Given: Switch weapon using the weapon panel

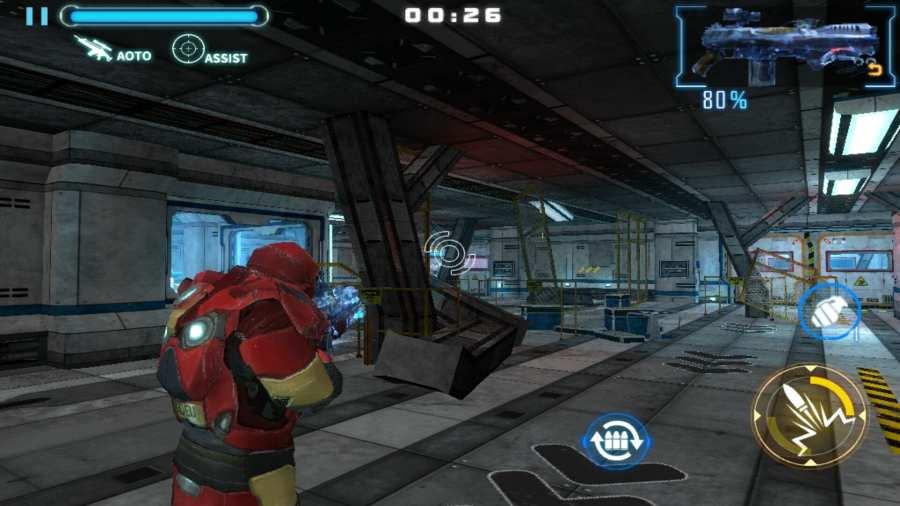Looking at the screenshot, I should tap(785, 47).
